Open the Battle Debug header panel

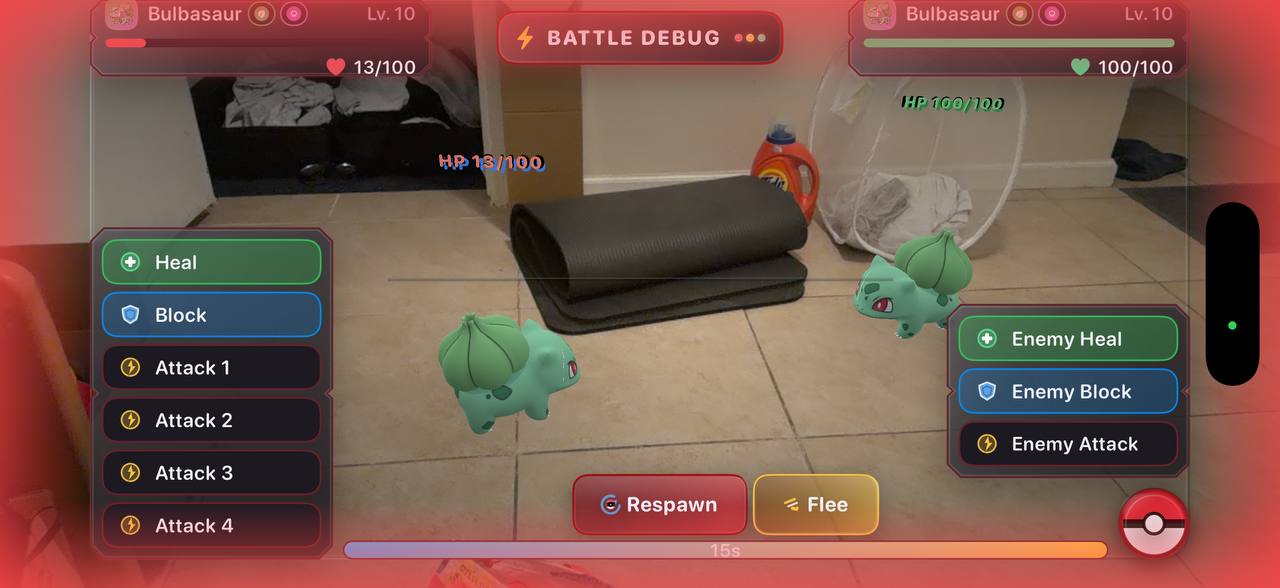pyautogui.click(x=640, y=38)
